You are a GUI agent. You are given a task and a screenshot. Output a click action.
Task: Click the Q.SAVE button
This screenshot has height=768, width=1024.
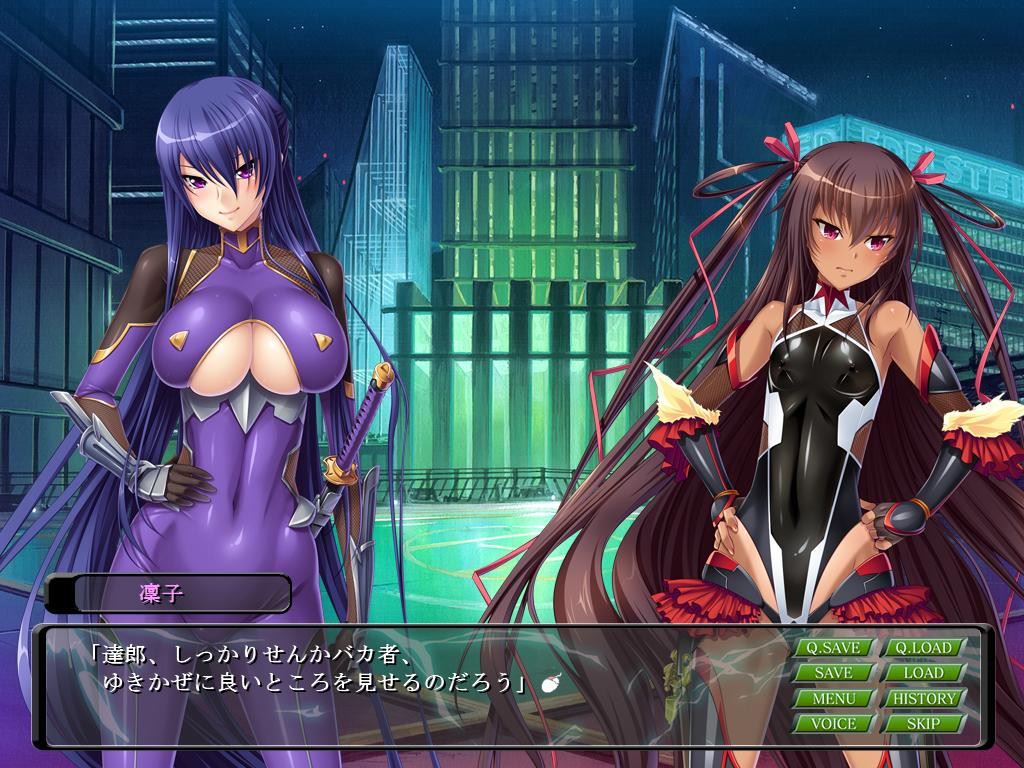pyautogui.click(x=833, y=647)
